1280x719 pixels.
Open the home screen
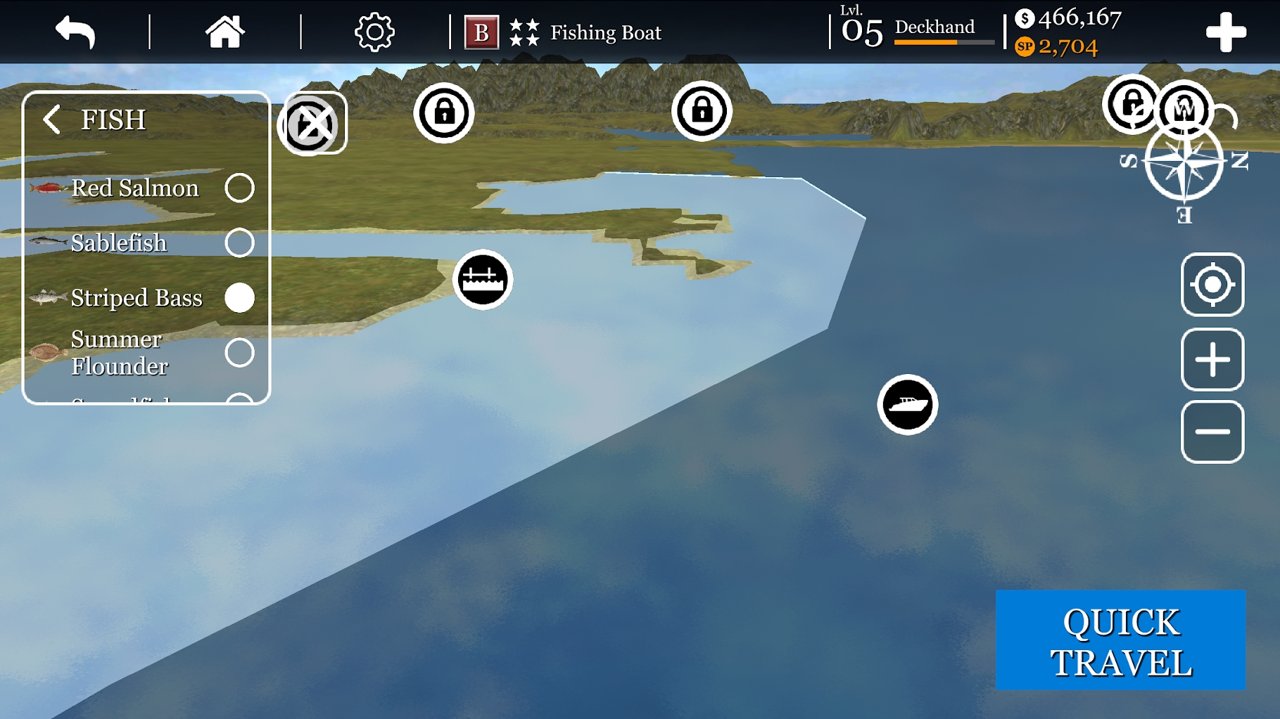tap(225, 32)
